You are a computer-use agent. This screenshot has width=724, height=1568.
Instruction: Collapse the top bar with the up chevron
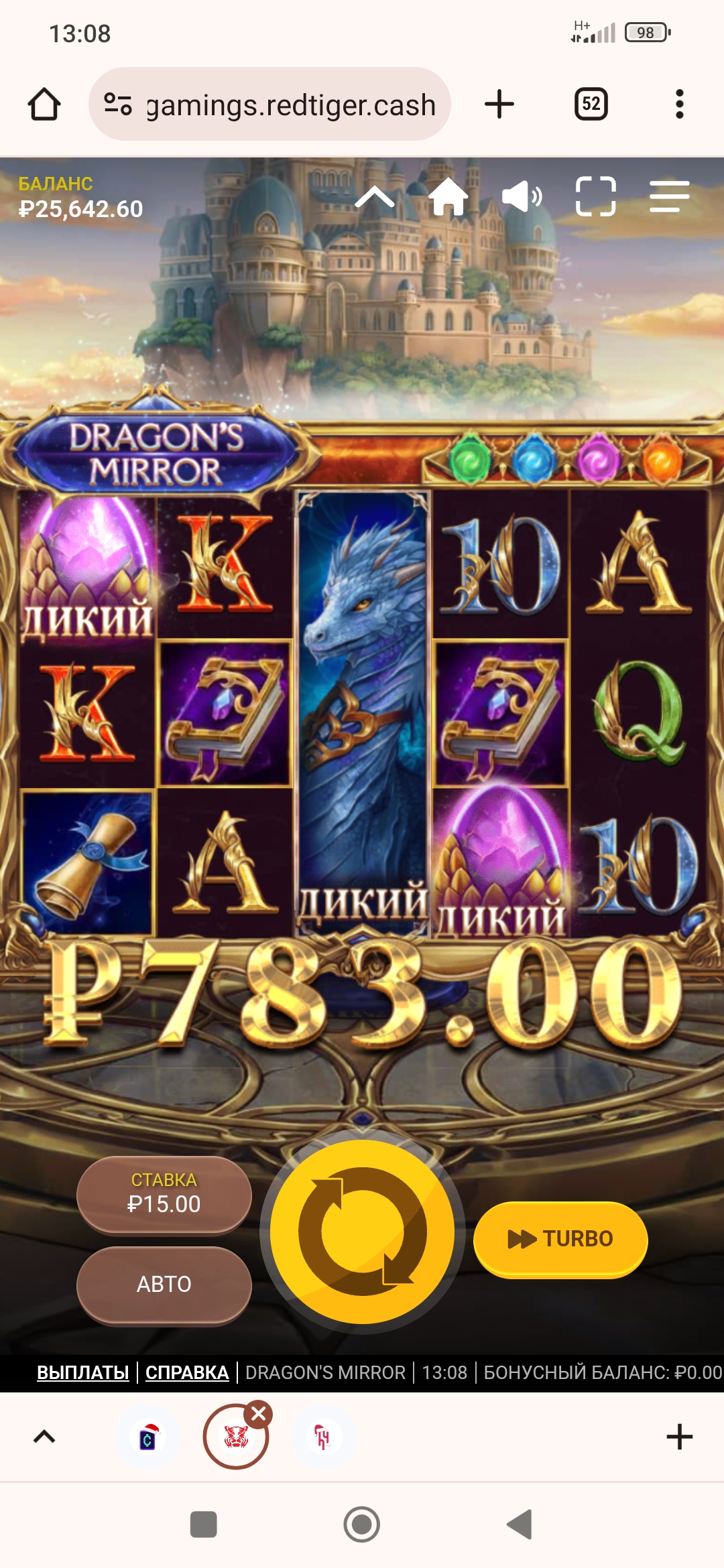(375, 198)
